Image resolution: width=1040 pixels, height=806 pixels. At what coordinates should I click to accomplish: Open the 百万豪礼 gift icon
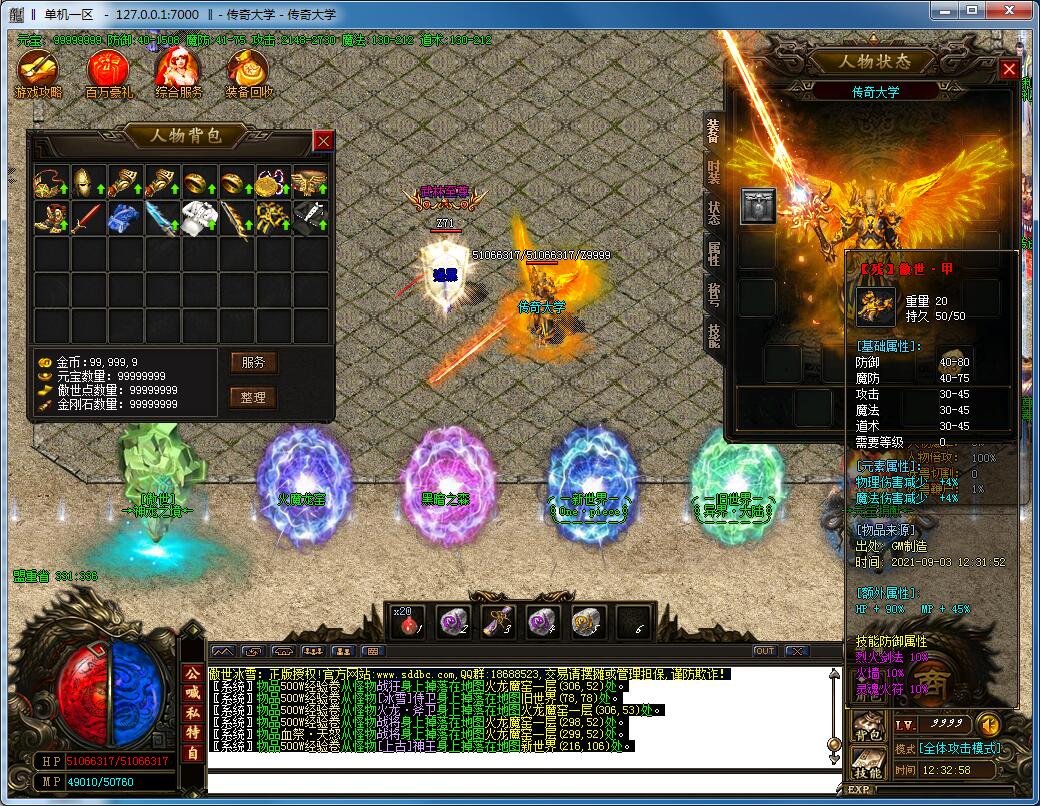(108, 72)
